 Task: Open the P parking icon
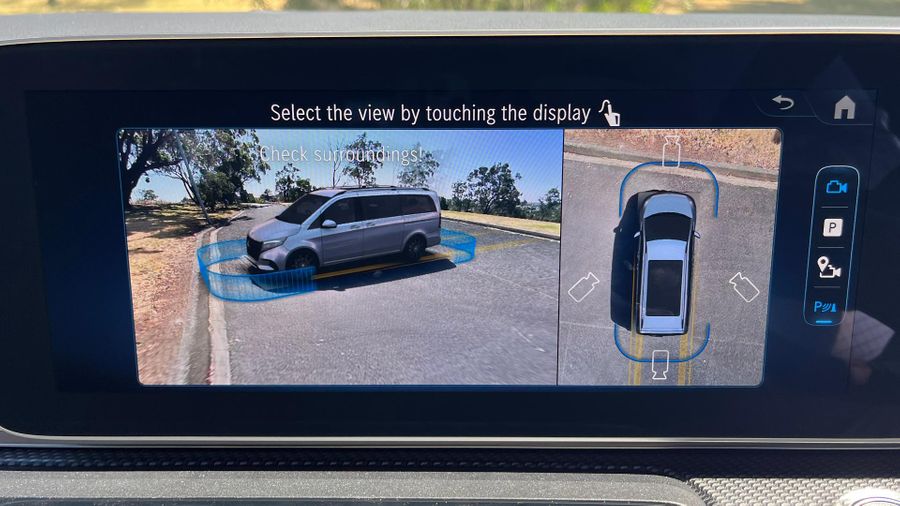click(x=832, y=227)
